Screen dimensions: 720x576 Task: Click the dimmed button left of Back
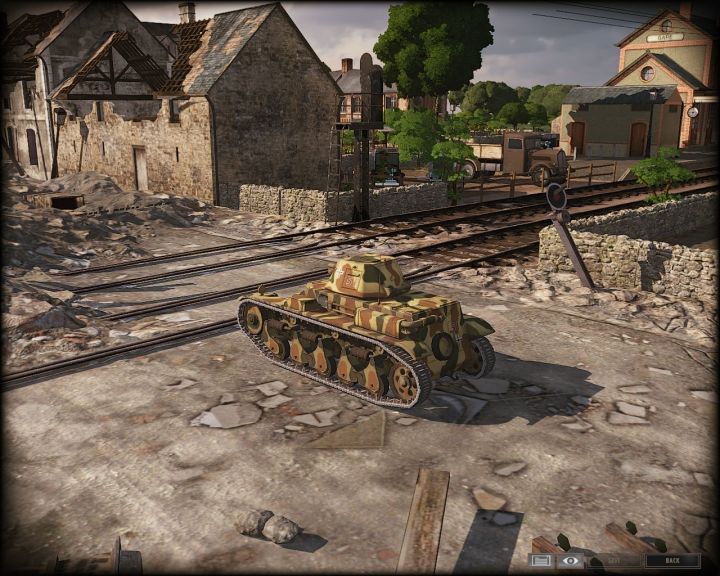(614, 561)
